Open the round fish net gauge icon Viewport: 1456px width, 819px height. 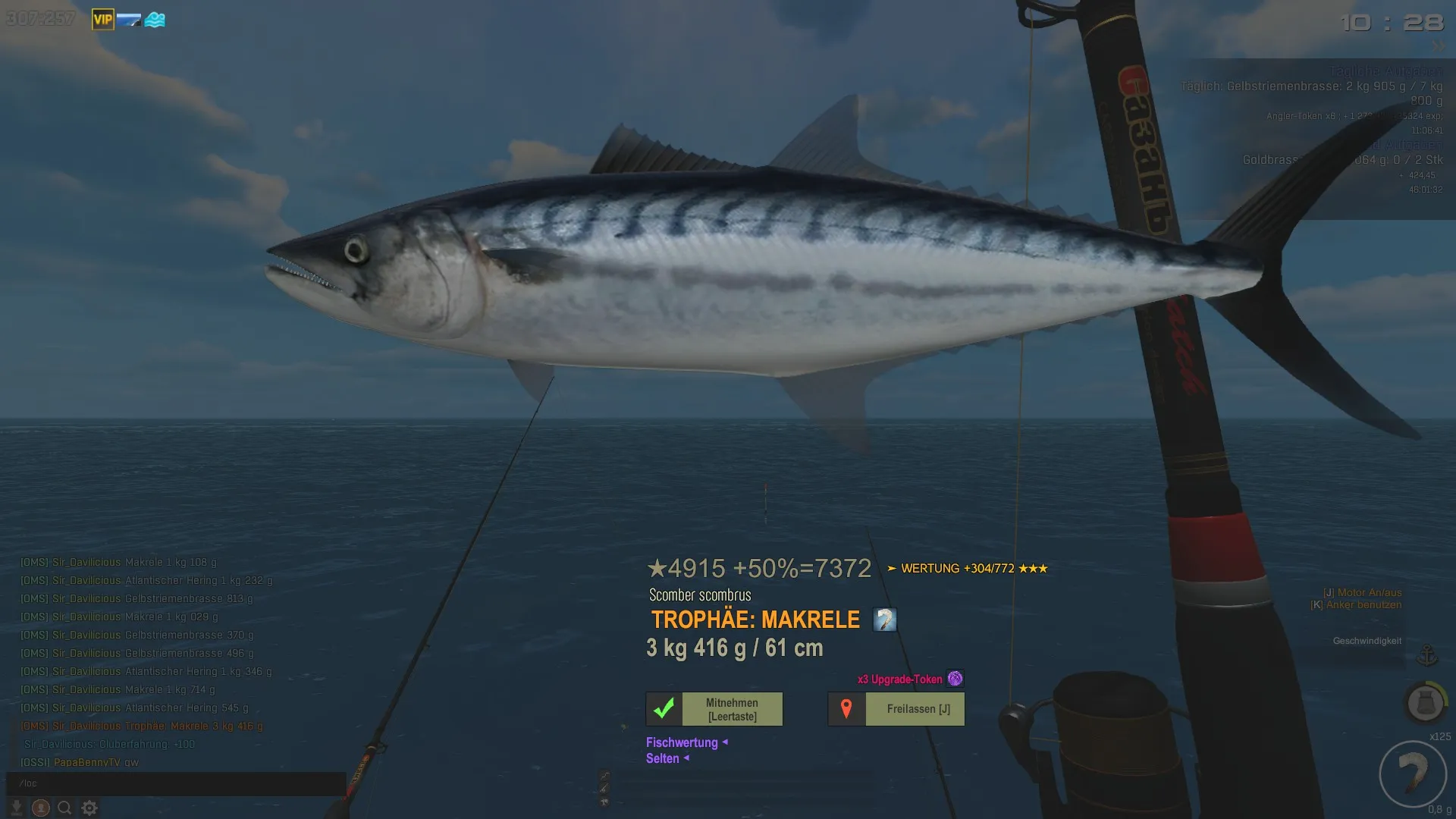[1425, 702]
